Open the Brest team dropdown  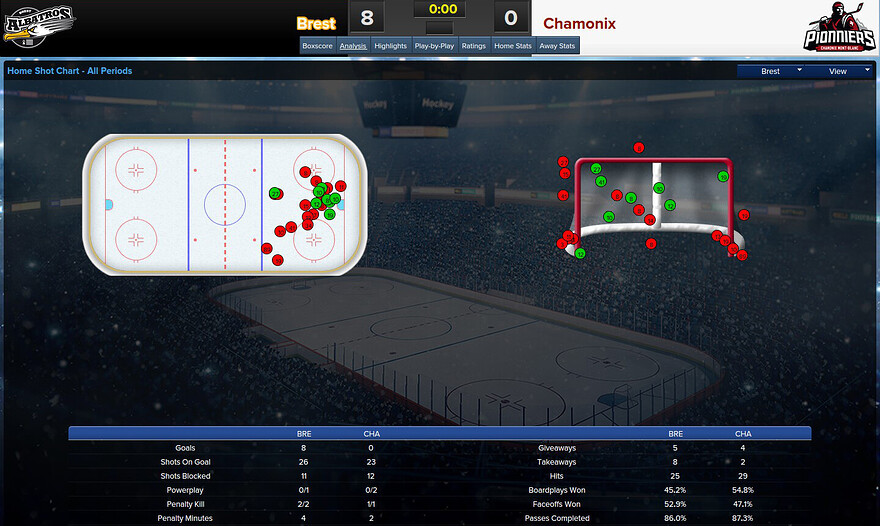773,71
